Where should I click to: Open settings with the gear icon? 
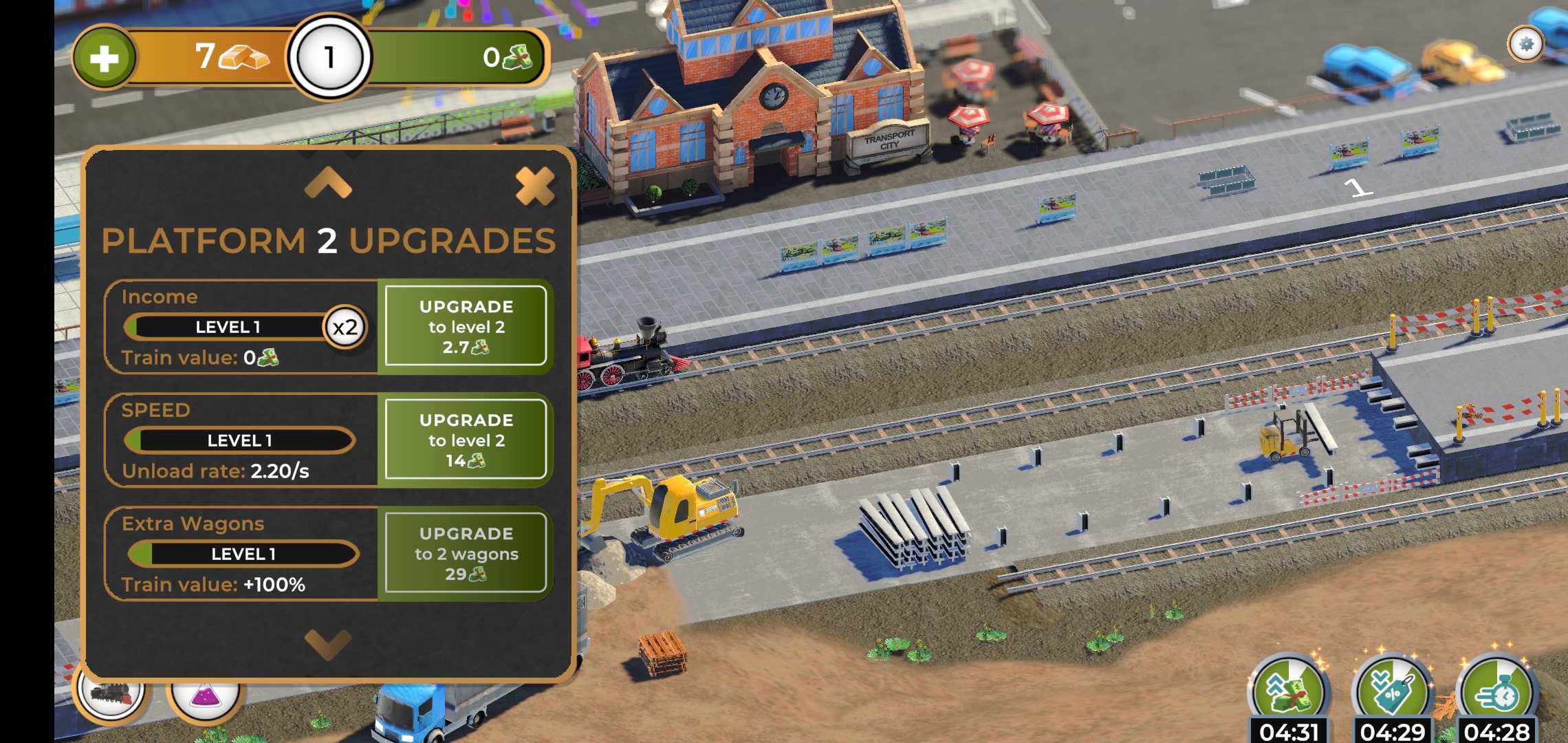coord(1525,45)
